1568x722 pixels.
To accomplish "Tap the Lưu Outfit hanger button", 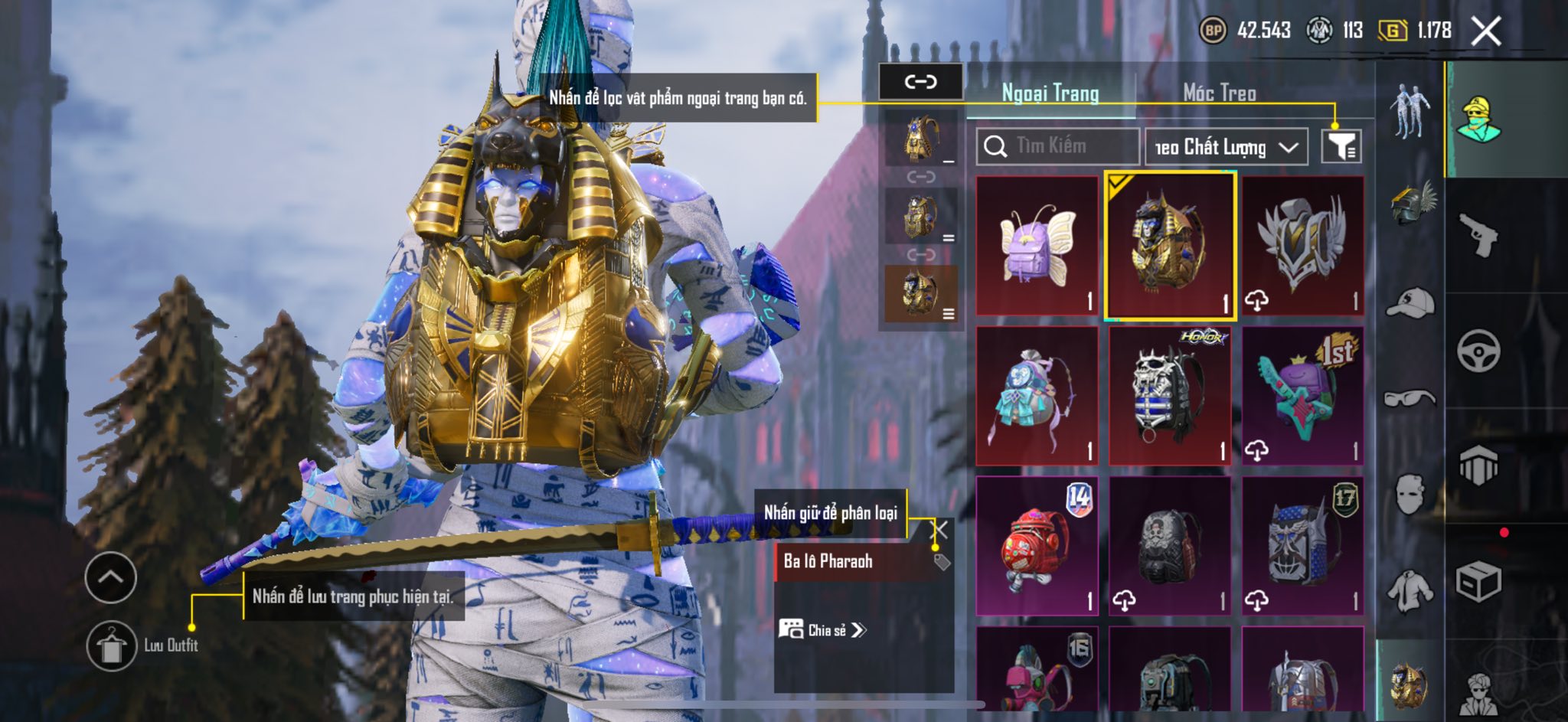I will [x=112, y=645].
